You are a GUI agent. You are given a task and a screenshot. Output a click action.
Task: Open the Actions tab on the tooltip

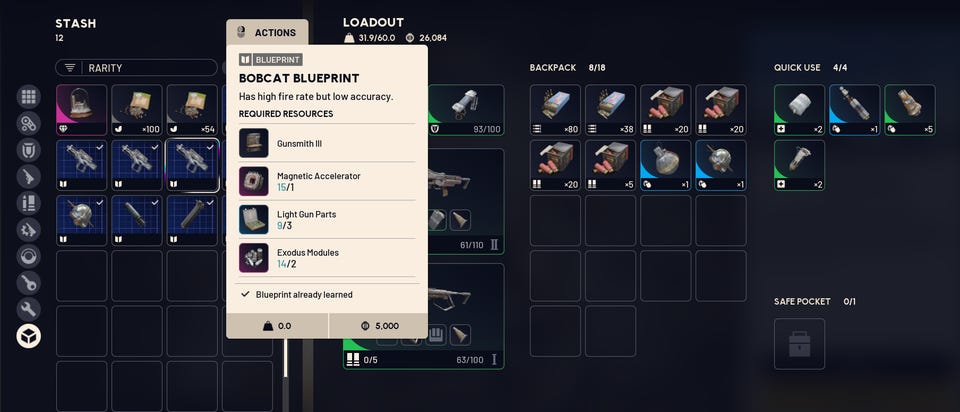(267, 32)
